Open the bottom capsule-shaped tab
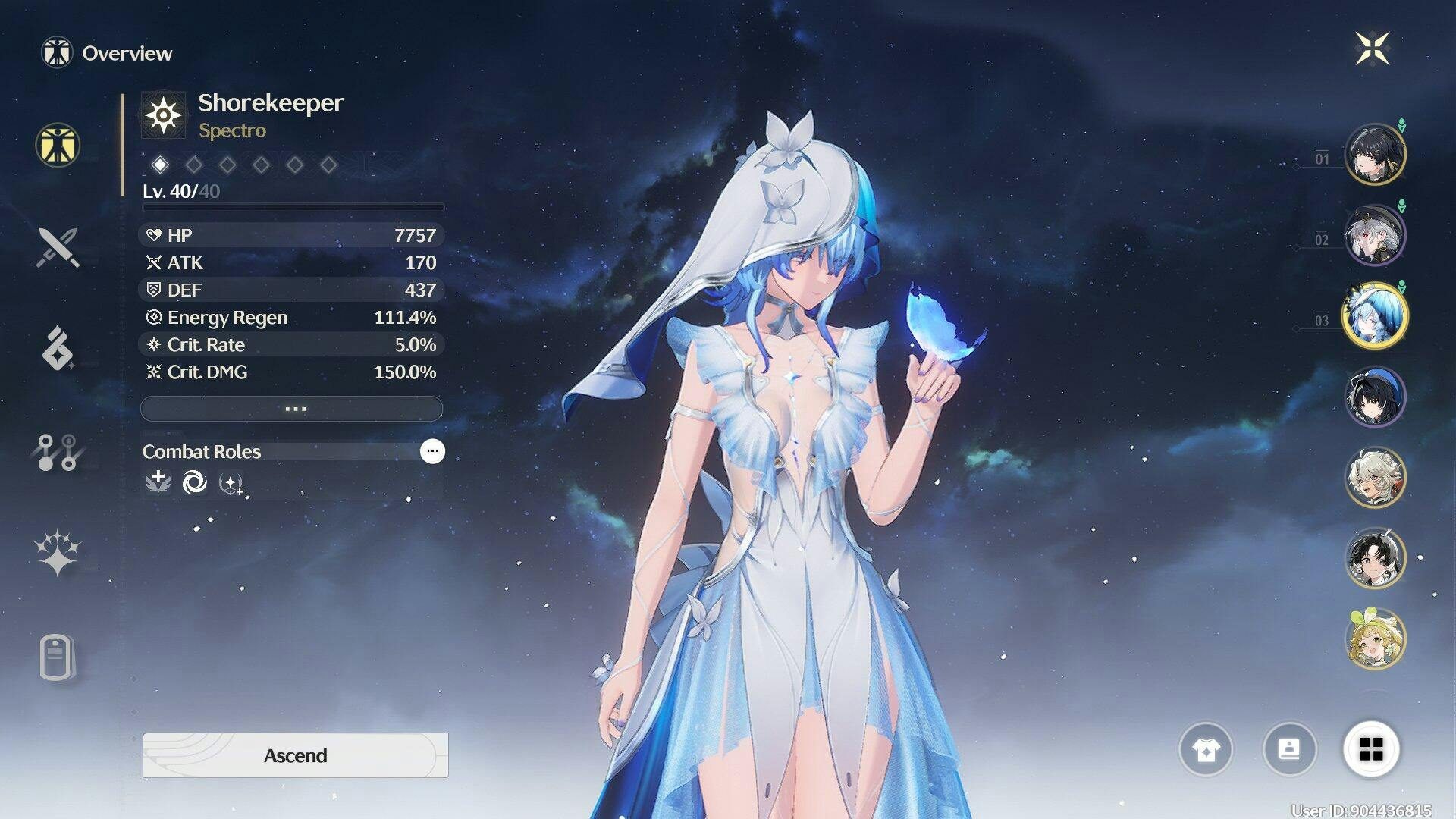Viewport: 1456px width, 819px height. pos(58,657)
